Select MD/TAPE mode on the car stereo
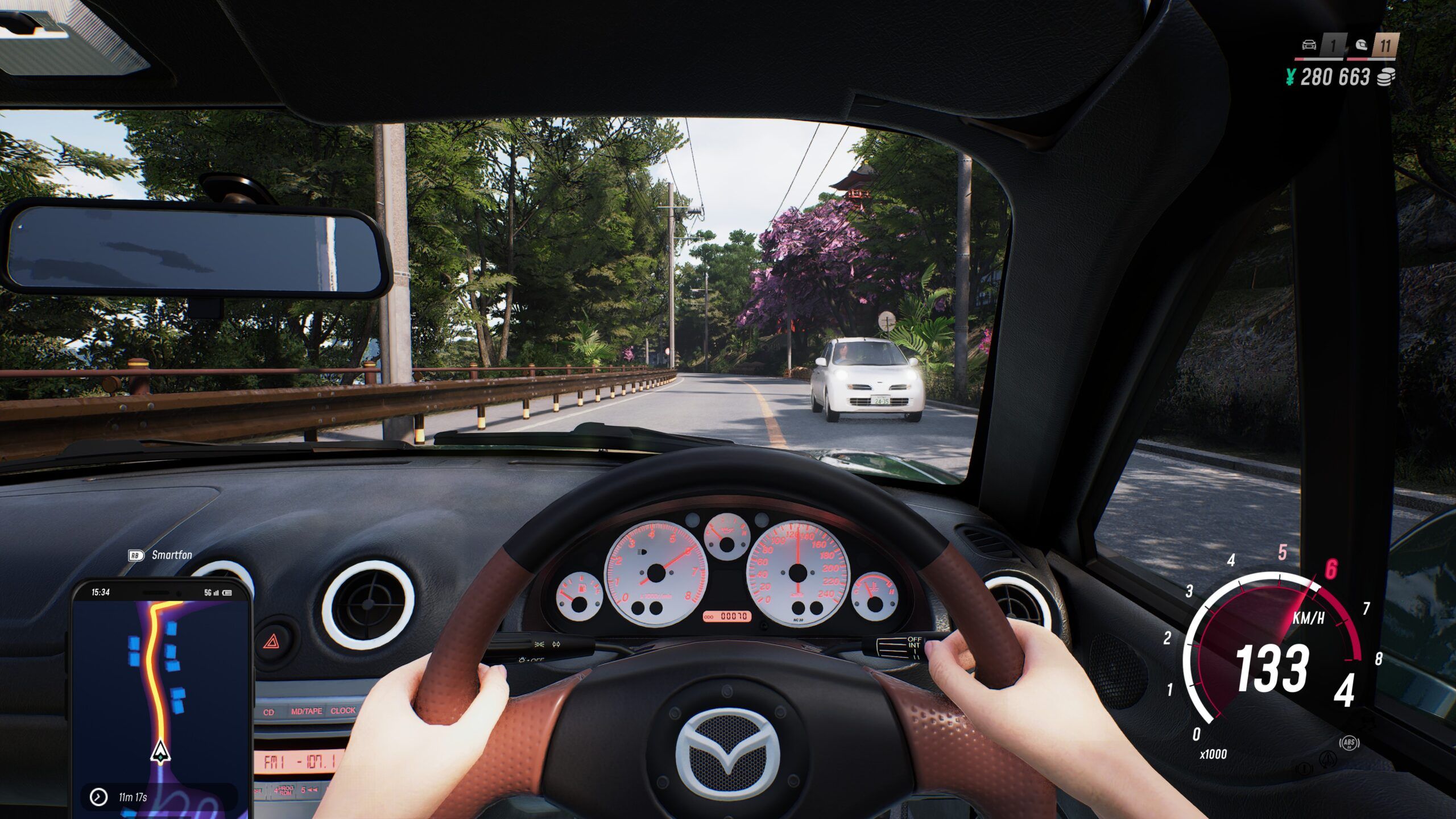Screen dimensions: 1456x819 coord(307,711)
